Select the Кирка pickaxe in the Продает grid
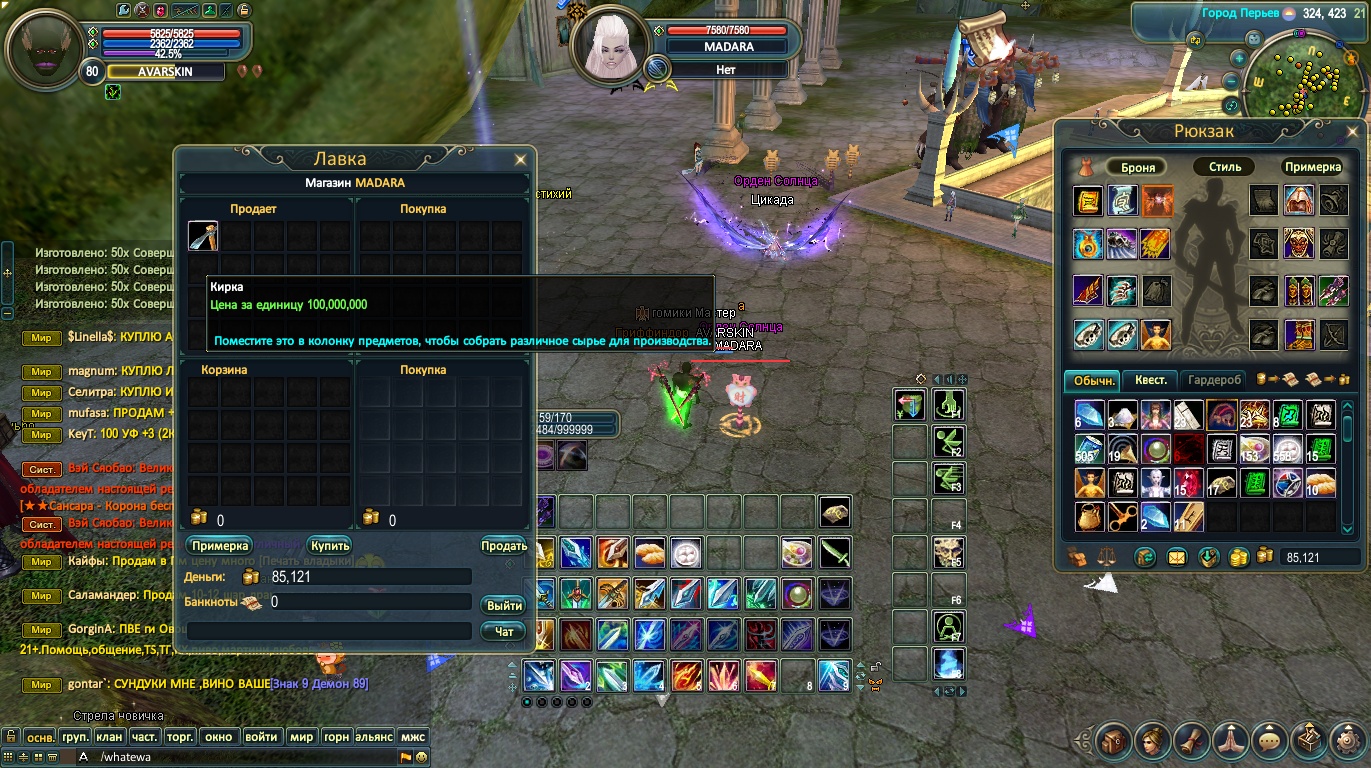This screenshot has width=1371, height=768. 203,236
